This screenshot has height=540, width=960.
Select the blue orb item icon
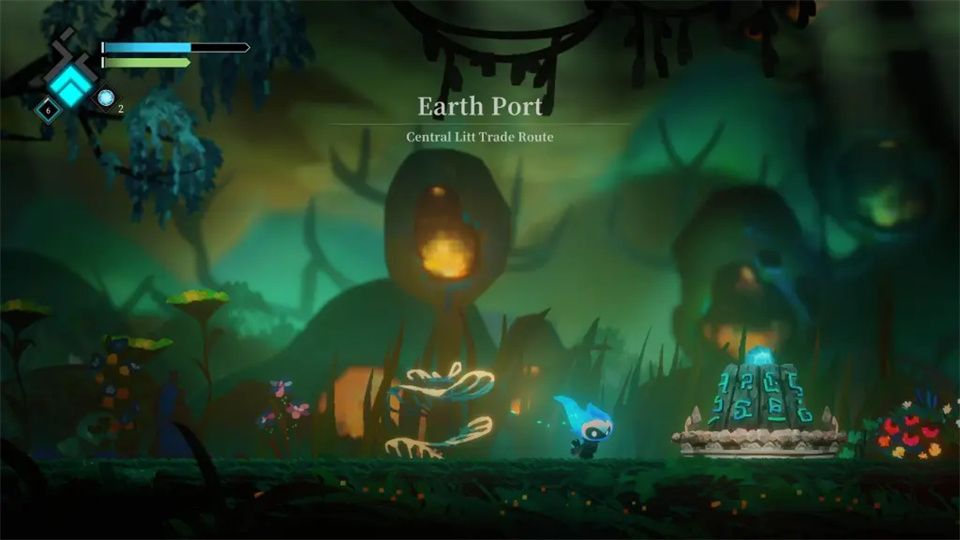[x=106, y=98]
